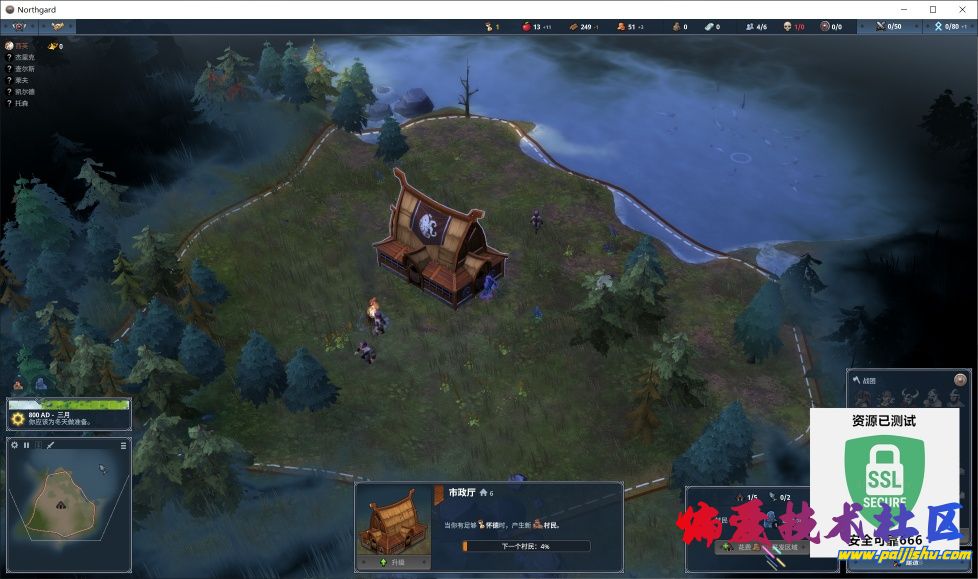Open settings with the minimap gear icon

coord(15,445)
